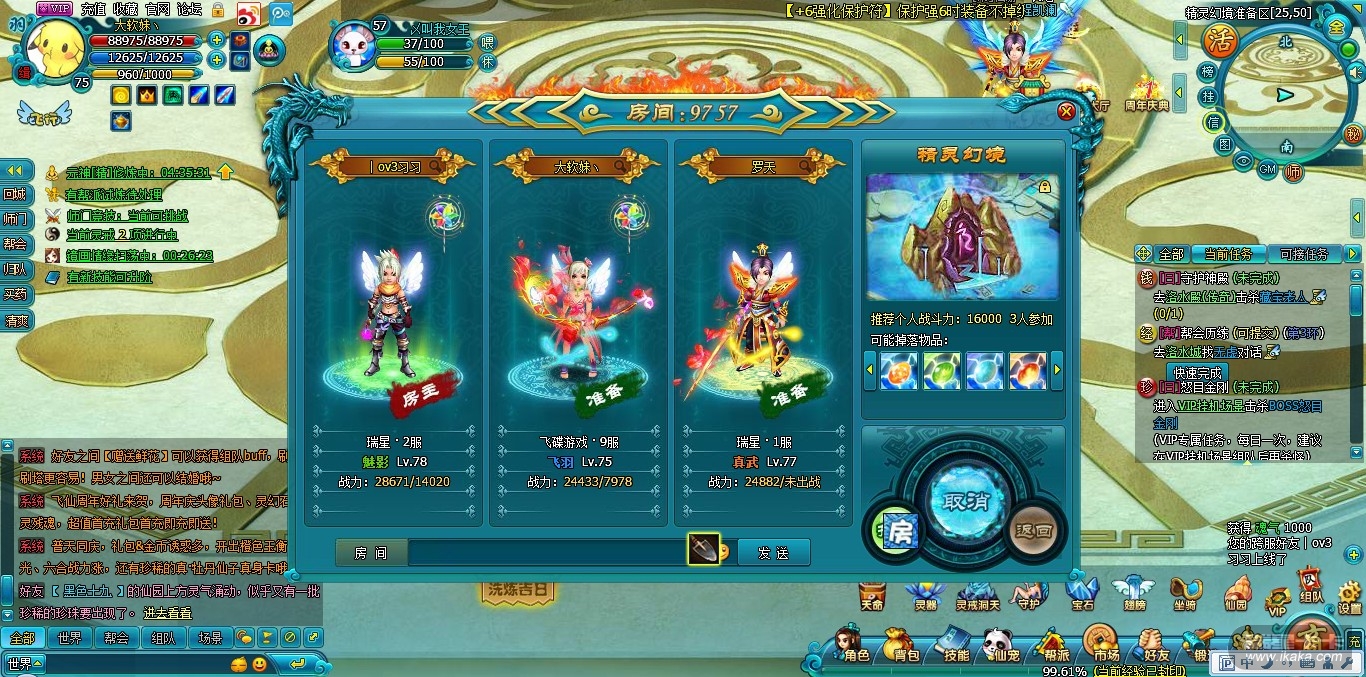
Task: Click the 返回 return button
Action: (x=1033, y=530)
